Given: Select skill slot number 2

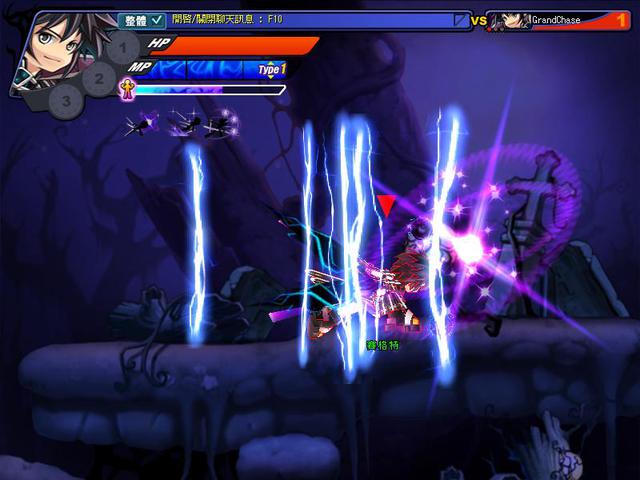Looking at the screenshot, I should click(98, 76).
